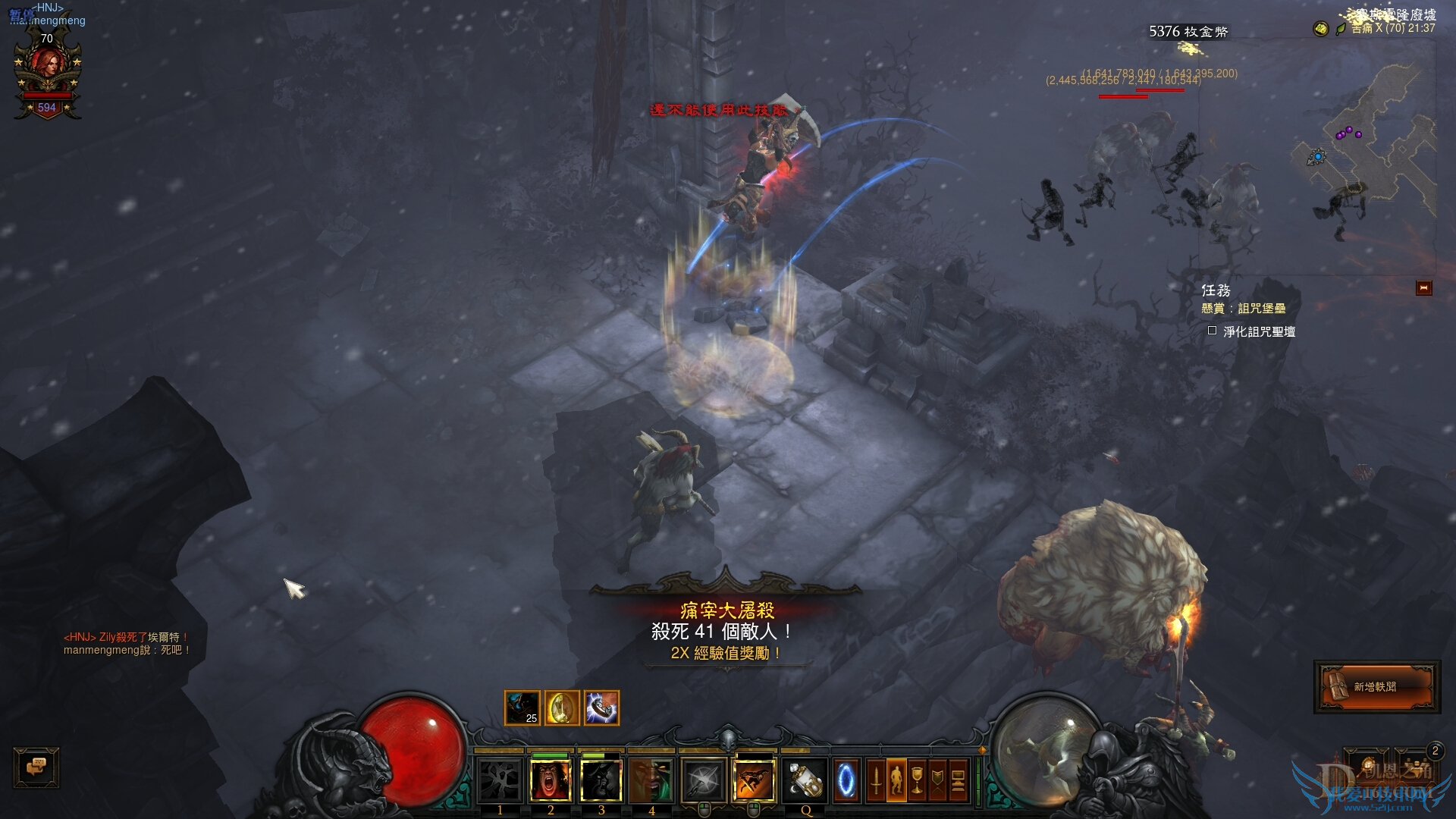Collapse the quest tracker with the red button
Viewport: 1456px width, 819px height.
tap(1423, 288)
